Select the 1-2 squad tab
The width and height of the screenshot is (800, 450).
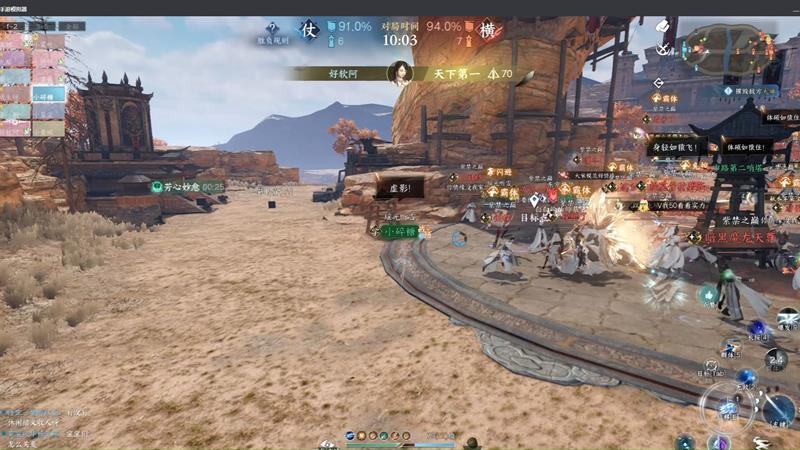pos(14,25)
